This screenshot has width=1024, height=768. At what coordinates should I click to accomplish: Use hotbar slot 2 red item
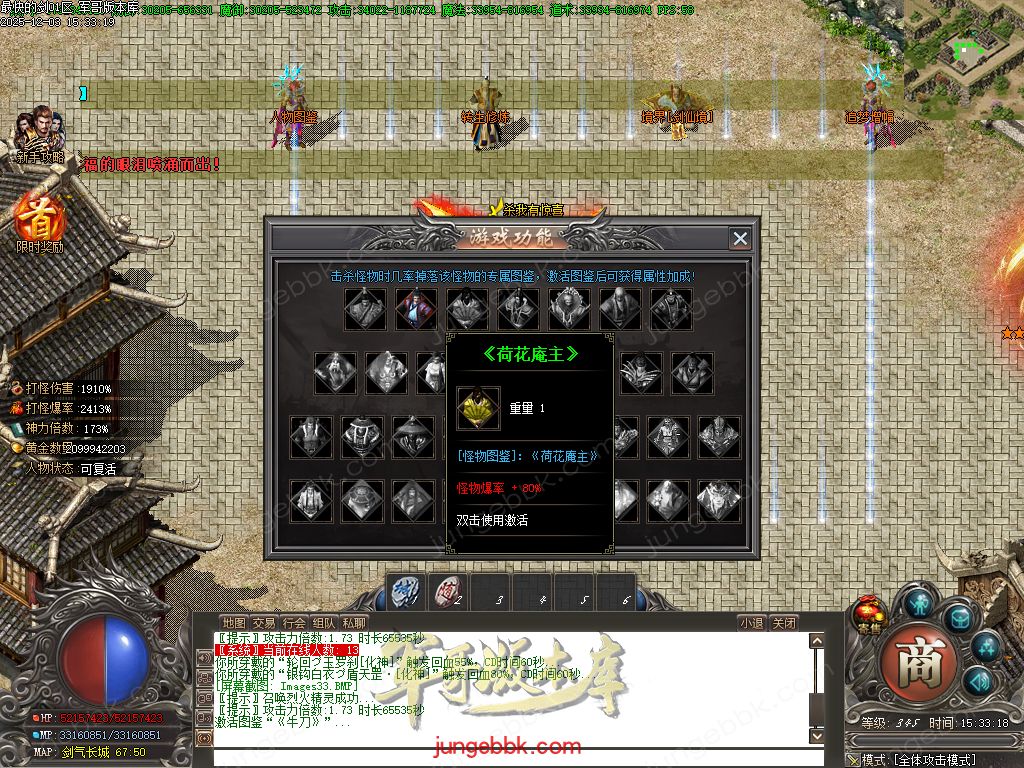click(x=449, y=591)
